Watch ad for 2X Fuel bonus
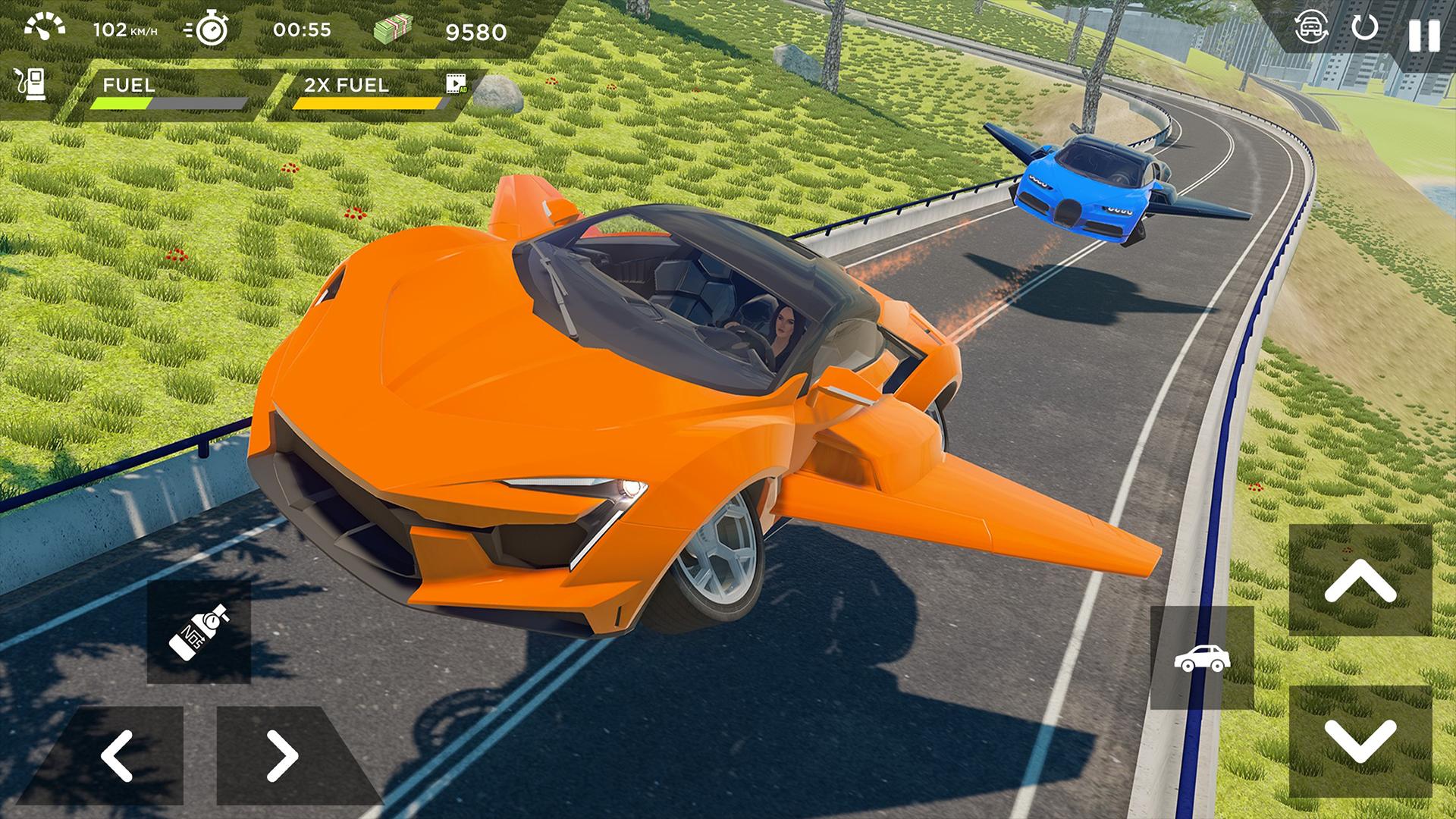1456x819 pixels. (457, 84)
